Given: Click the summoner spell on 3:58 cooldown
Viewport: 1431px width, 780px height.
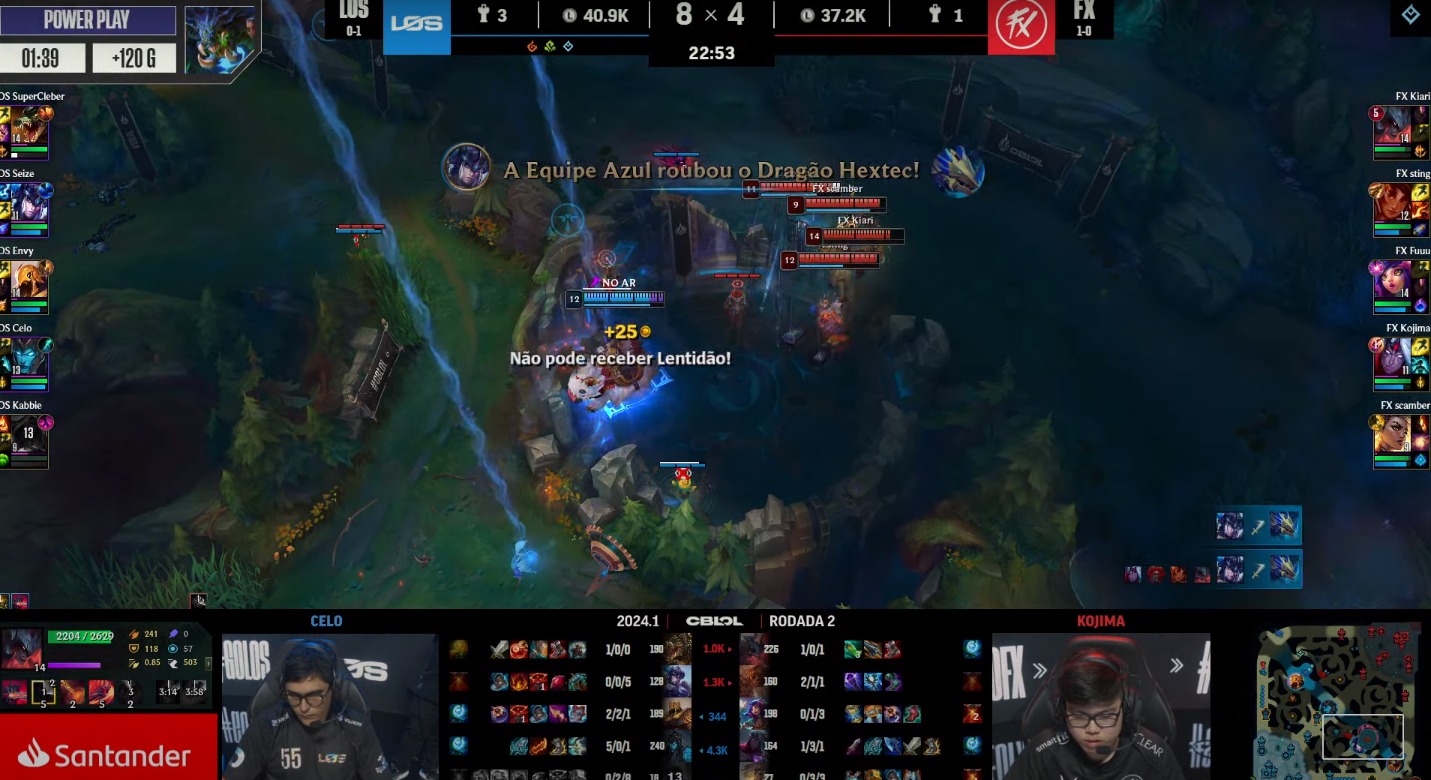Looking at the screenshot, I should click(195, 692).
